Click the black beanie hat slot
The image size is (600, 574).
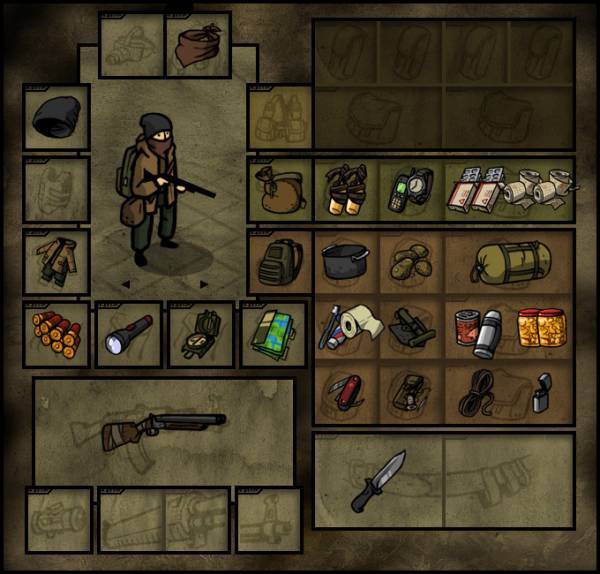tap(56, 118)
